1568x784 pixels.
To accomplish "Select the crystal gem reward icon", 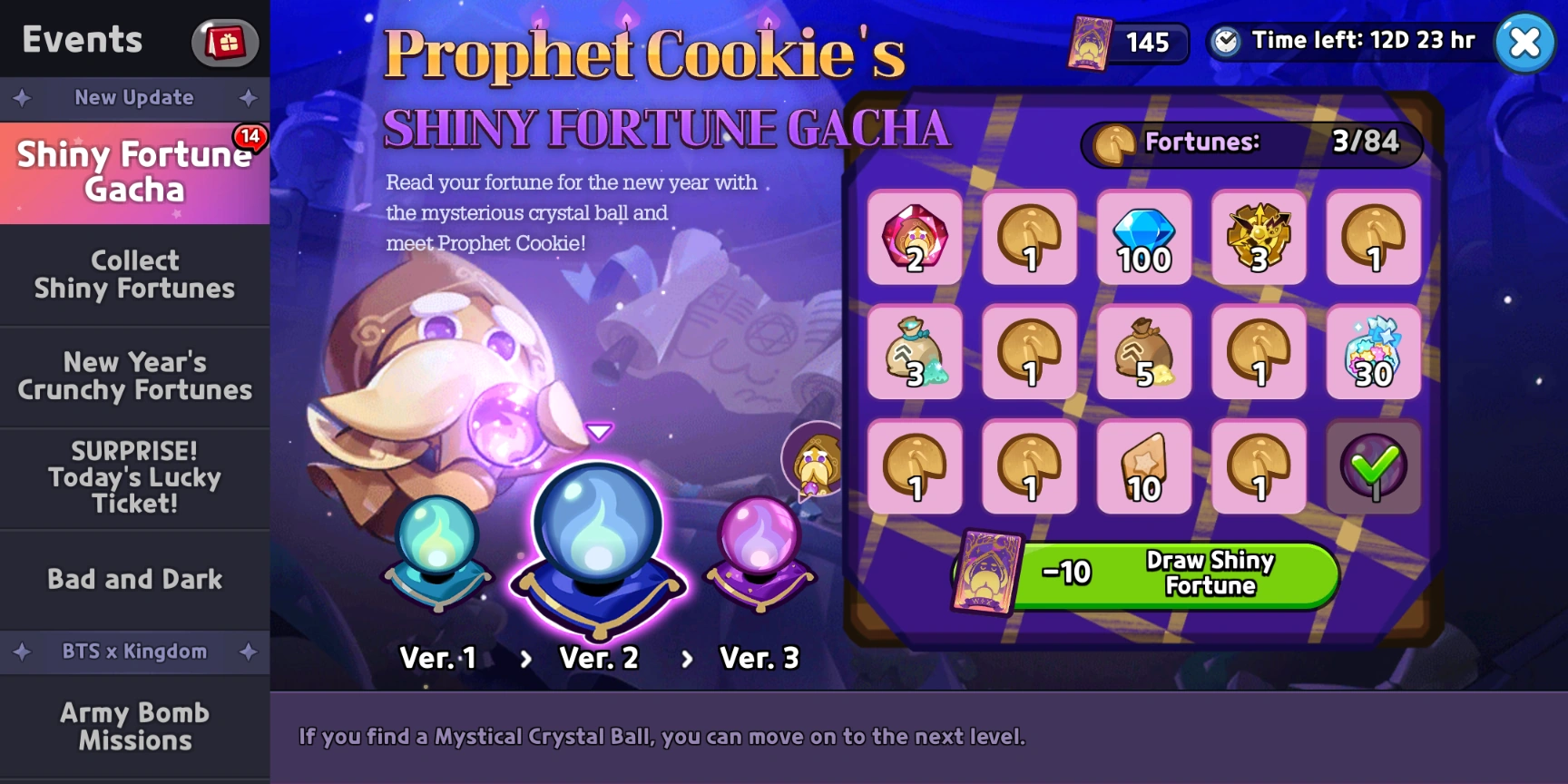I will pyautogui.click(x=915, y=239).
